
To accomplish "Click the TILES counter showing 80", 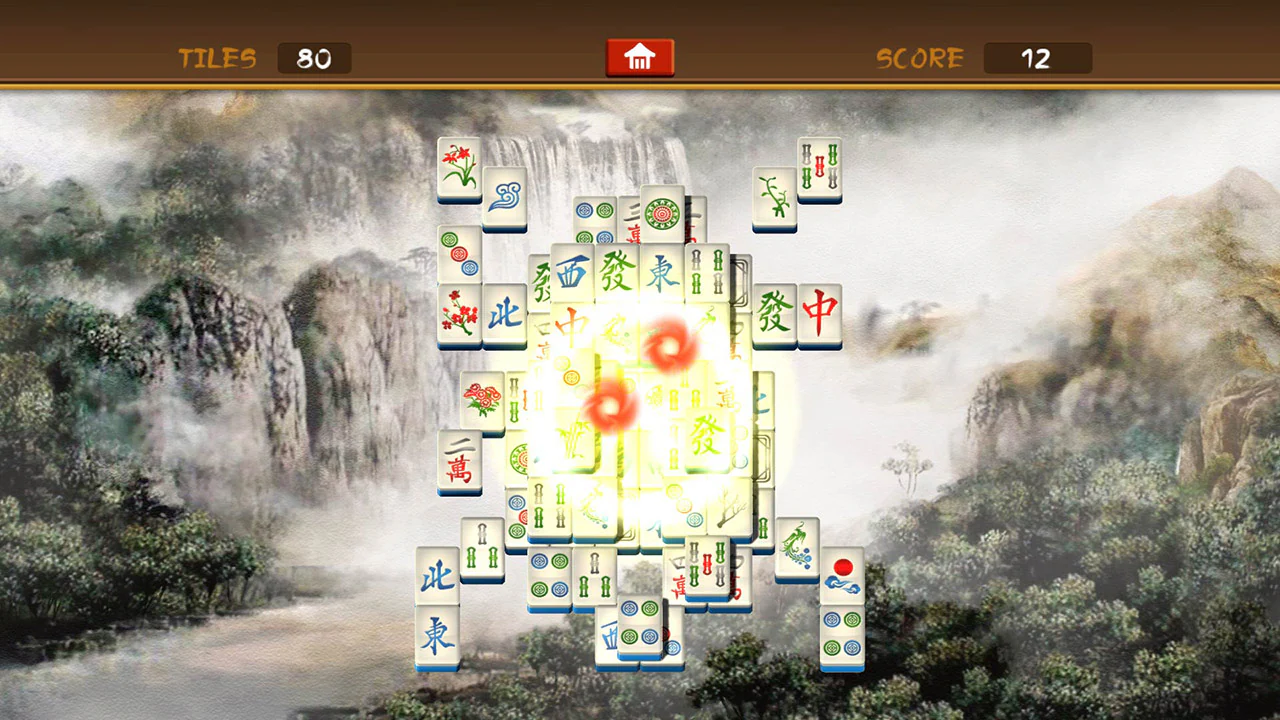I will coord(313,58).
